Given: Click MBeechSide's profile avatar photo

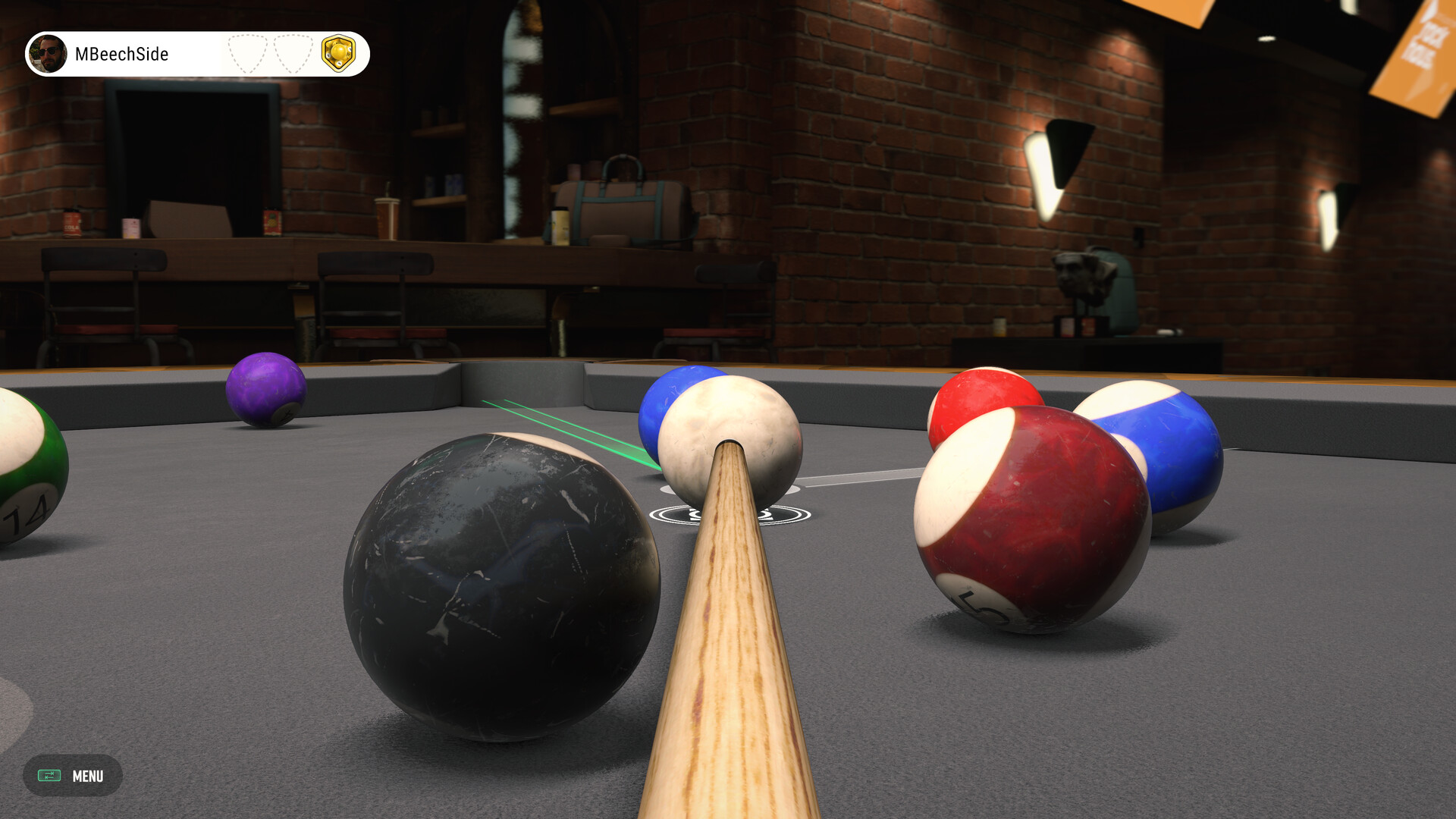Looking at the screenshot, I should click(x=49, y=54).
